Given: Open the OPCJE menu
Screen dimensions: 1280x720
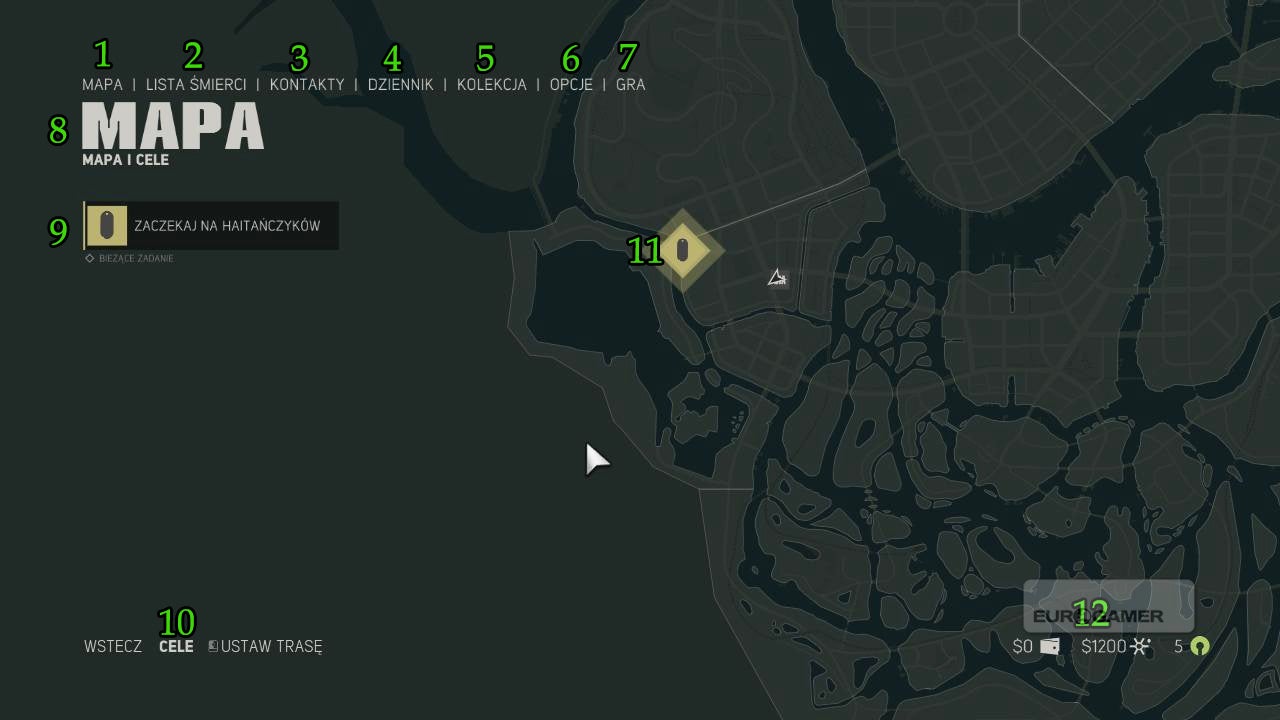Looking at the screenshot, I should pyautogui.click(x=571, y=85).
